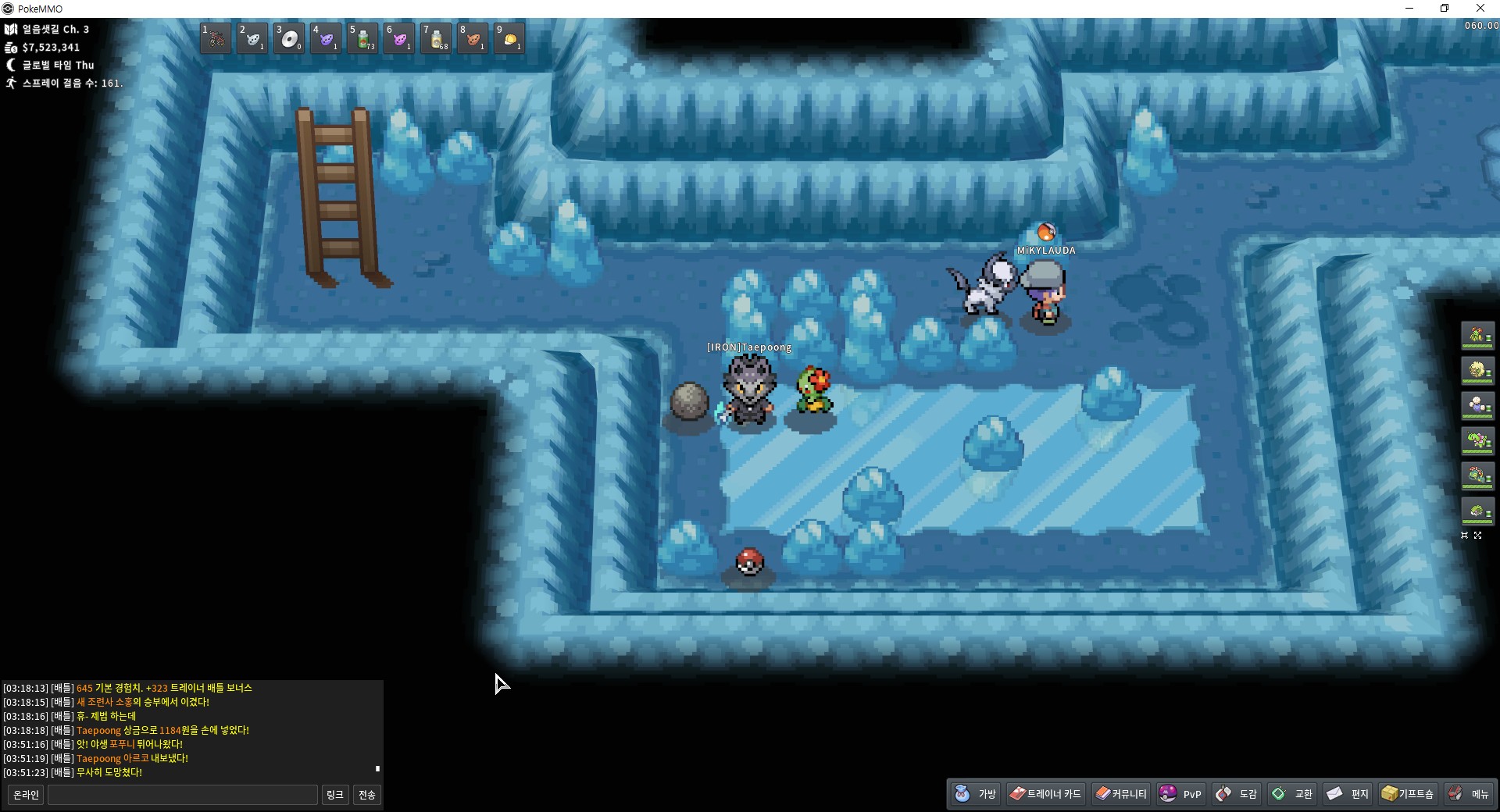Viewport: 1500px width, 812px height.
Task: Switch the 온라인 chat channel selector
Action: coord(26,795)
